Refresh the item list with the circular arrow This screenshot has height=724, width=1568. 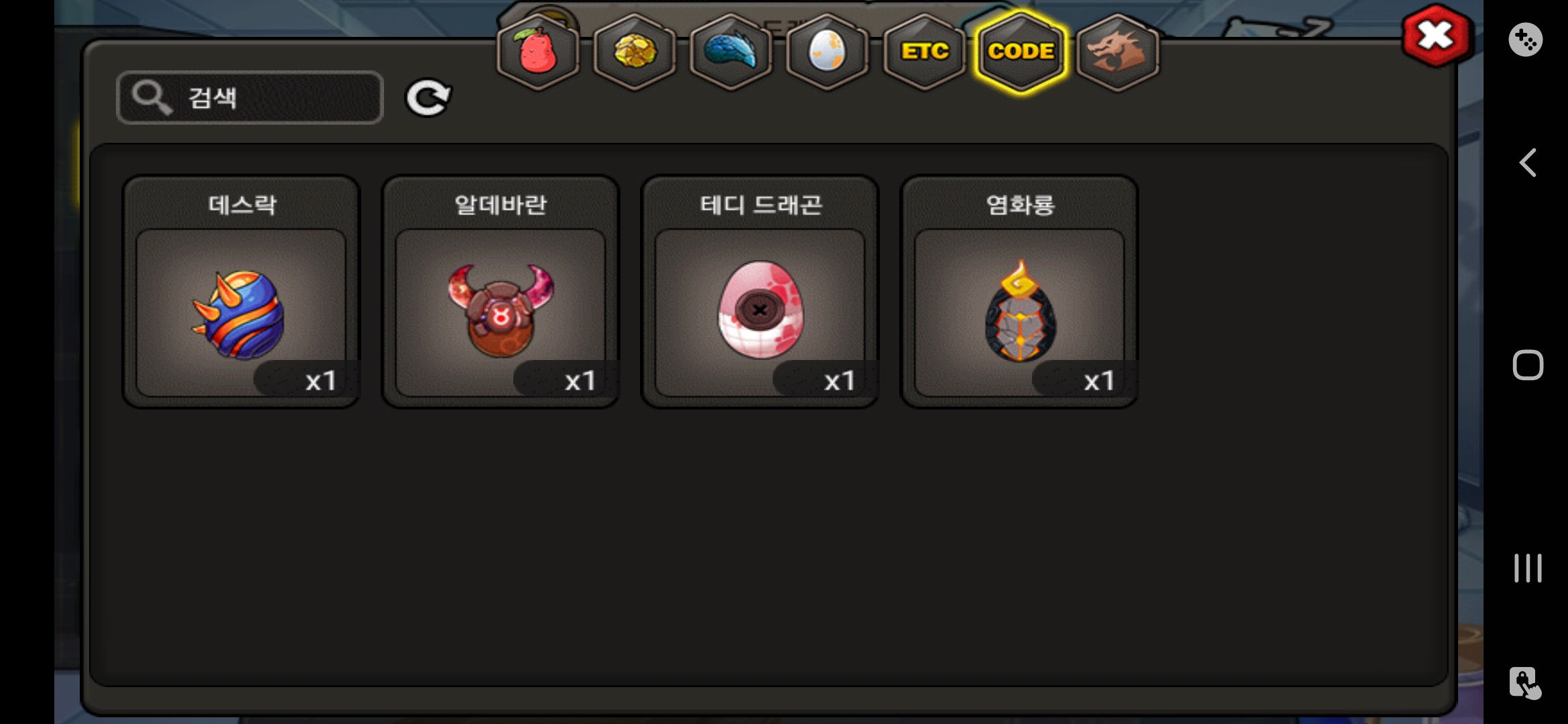click(428, 99)
